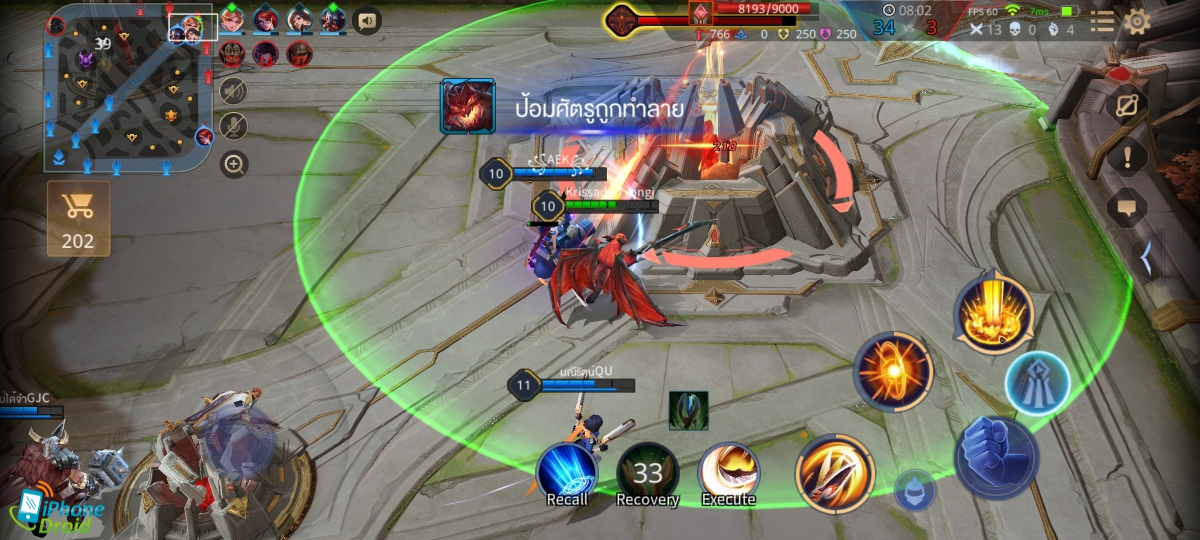Toggle the crossed-out speaker voice icon
The height and width of the screenshot is (540, 1200).
[x=234, y=91]
